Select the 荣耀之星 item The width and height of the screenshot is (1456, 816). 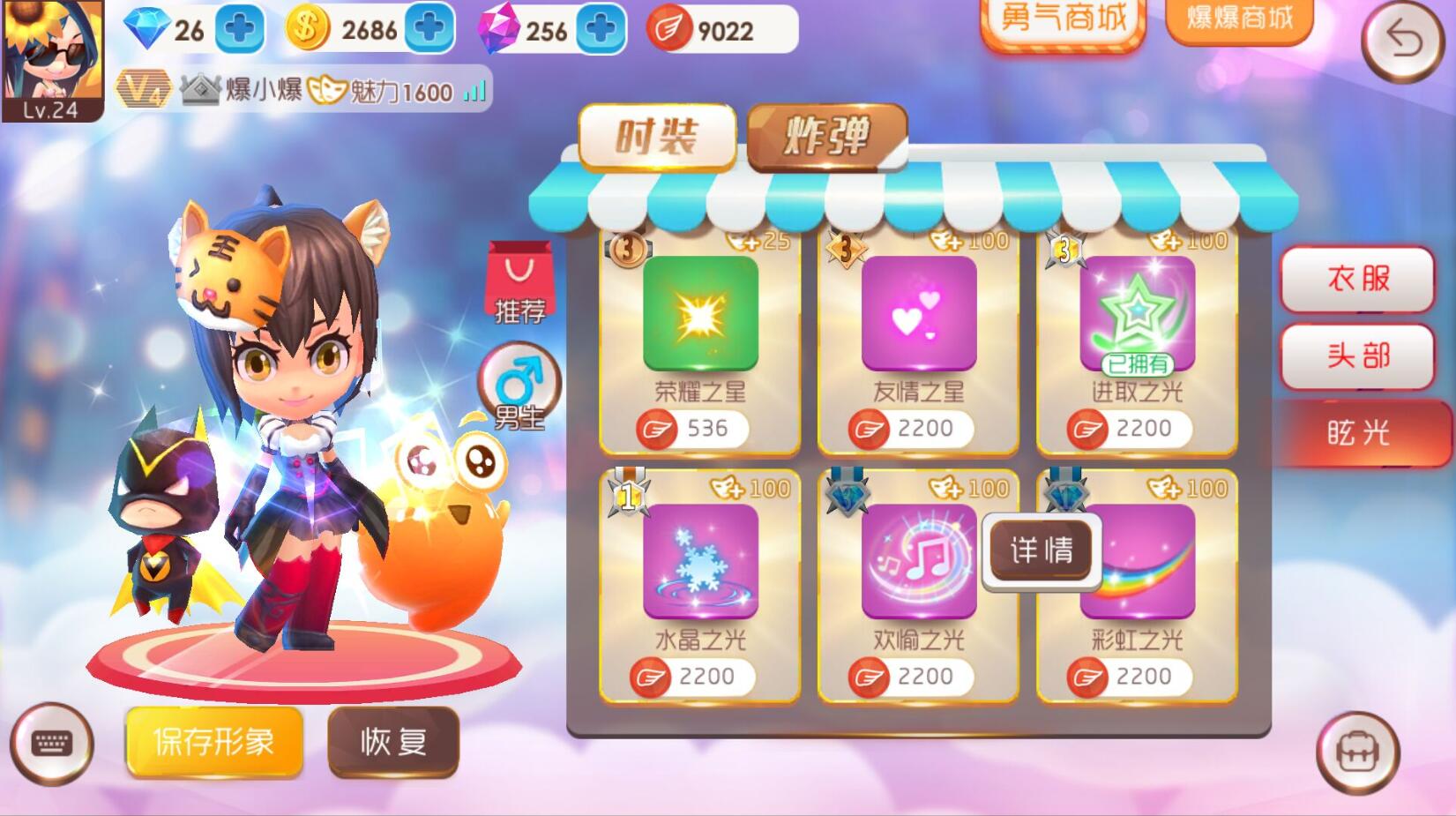700,313
